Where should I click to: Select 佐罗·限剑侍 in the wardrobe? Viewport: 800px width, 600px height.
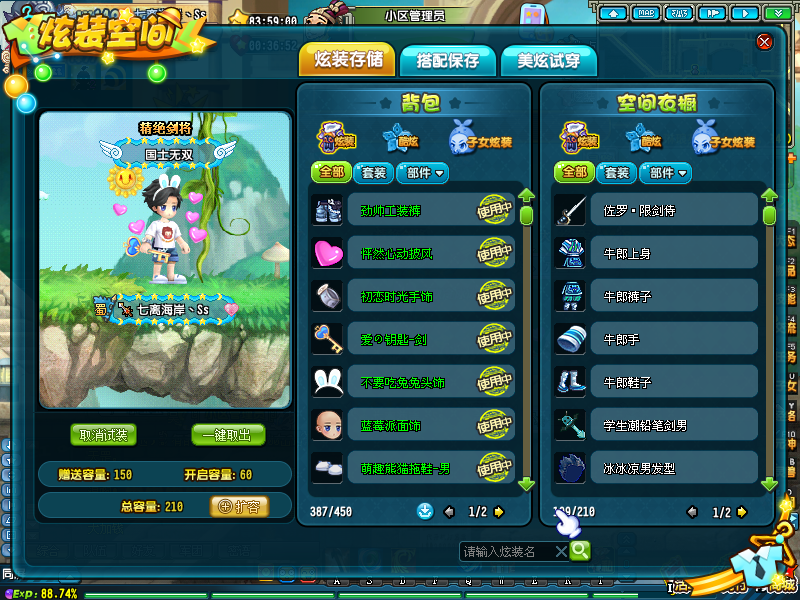(656, 212)
